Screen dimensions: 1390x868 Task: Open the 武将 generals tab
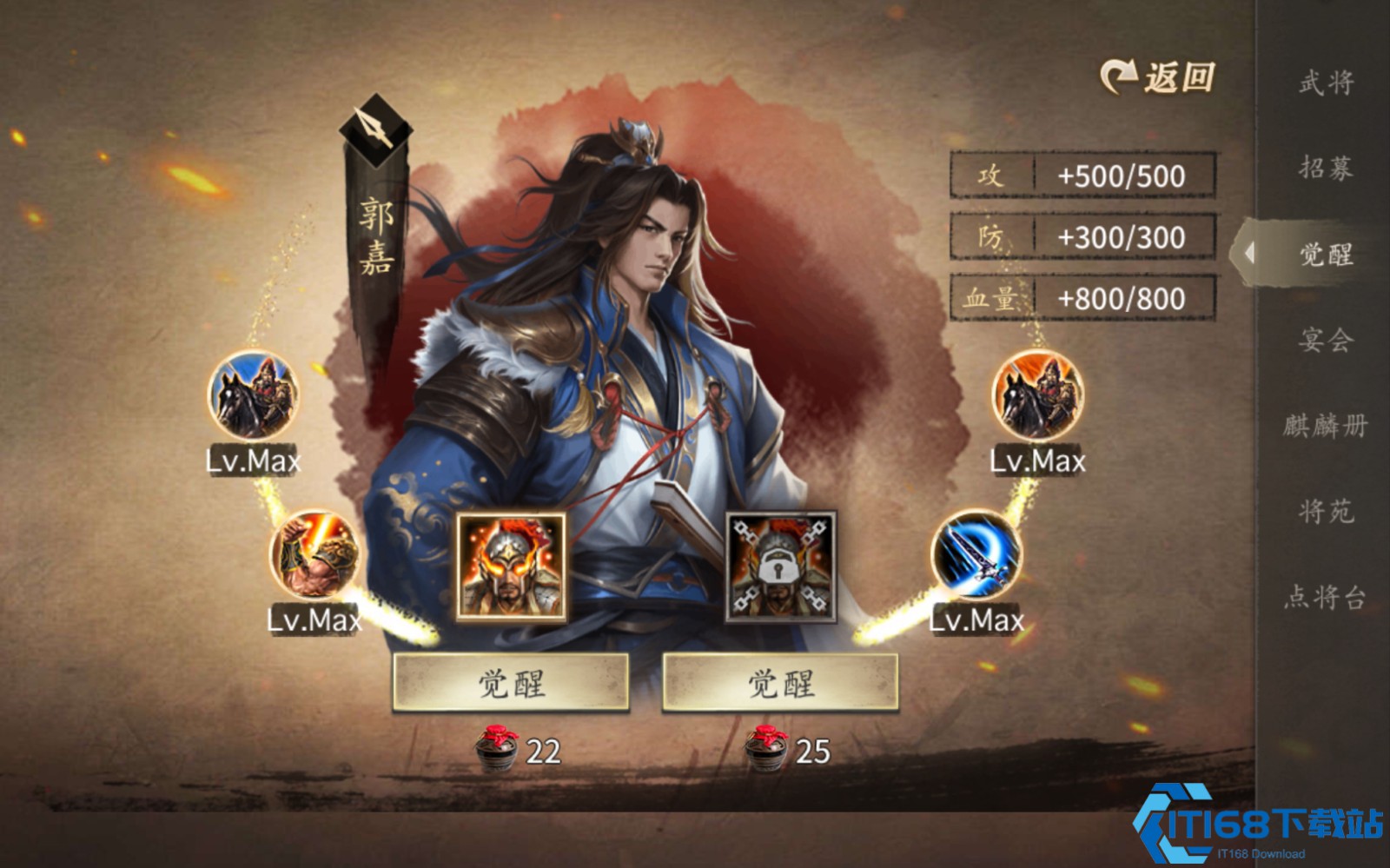coord(1326,83)
